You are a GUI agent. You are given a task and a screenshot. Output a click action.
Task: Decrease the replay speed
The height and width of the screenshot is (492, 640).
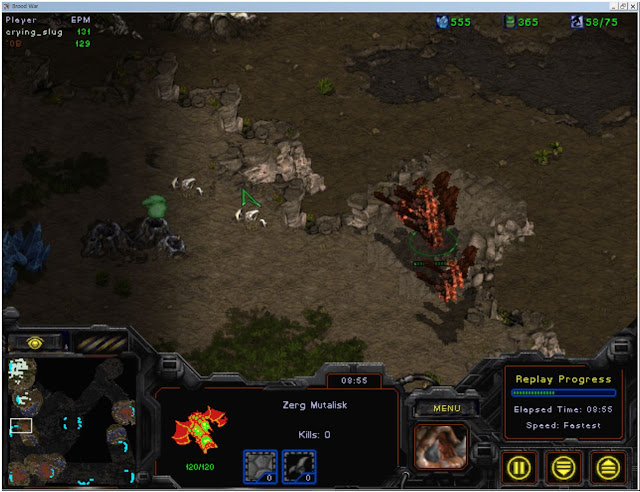tap(565, 467)
